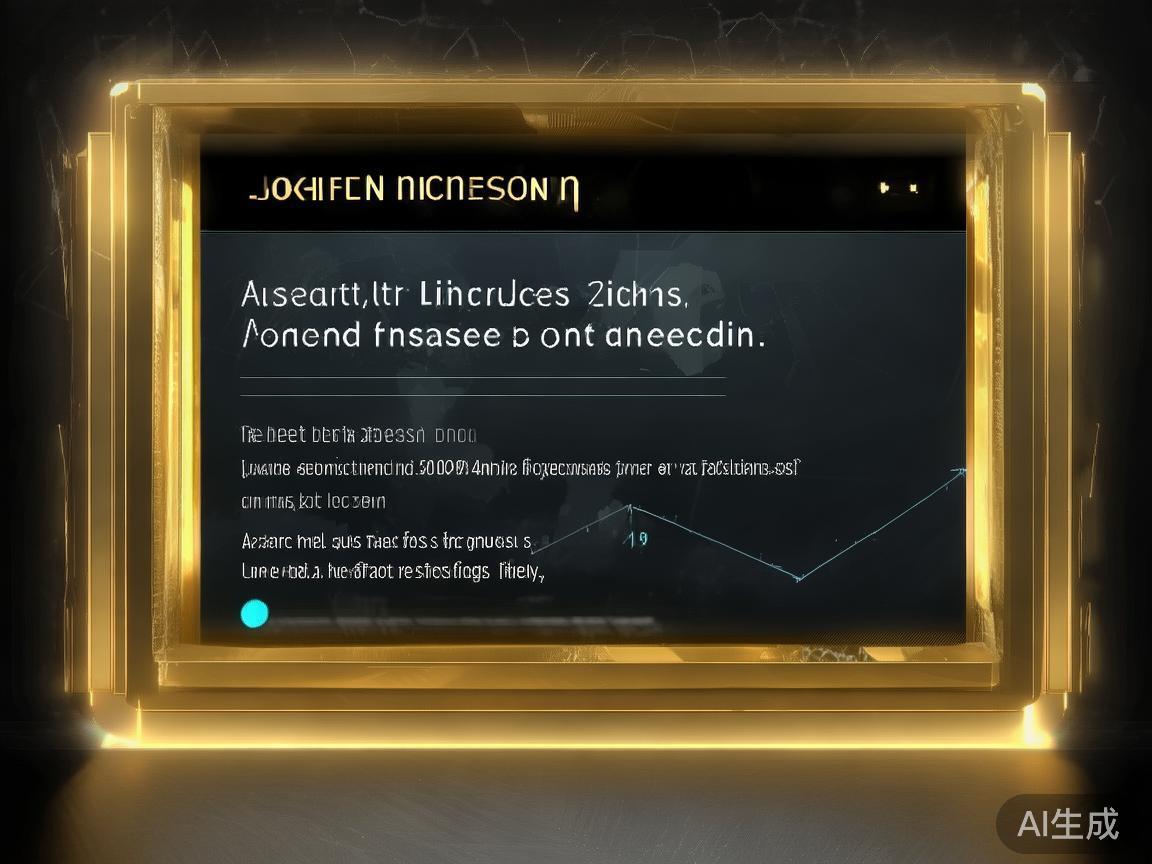Click the cyan circular slider knob
This screenshot has height=864, width=1152.
[255, 613]
